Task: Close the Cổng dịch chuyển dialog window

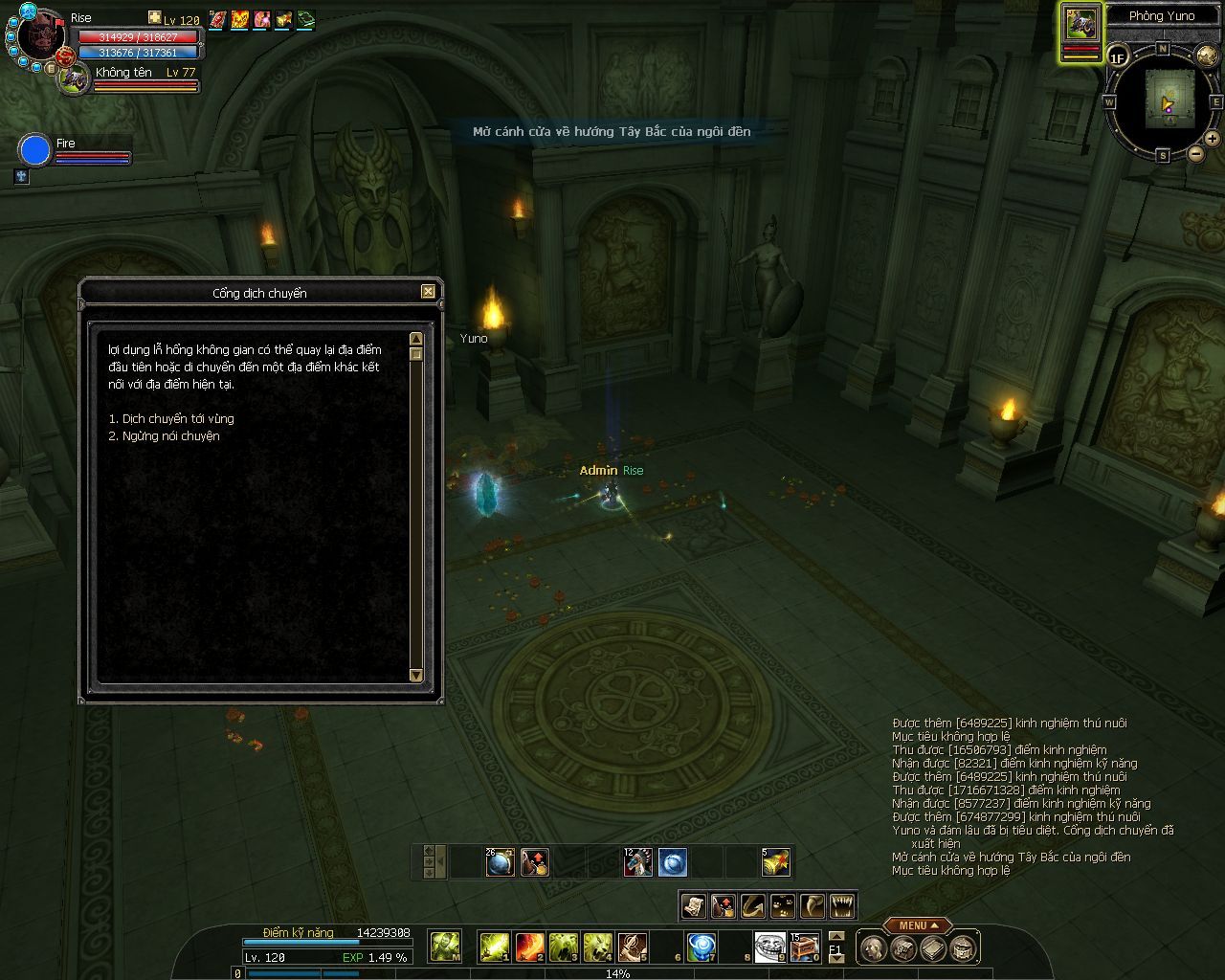Action: 428,292
